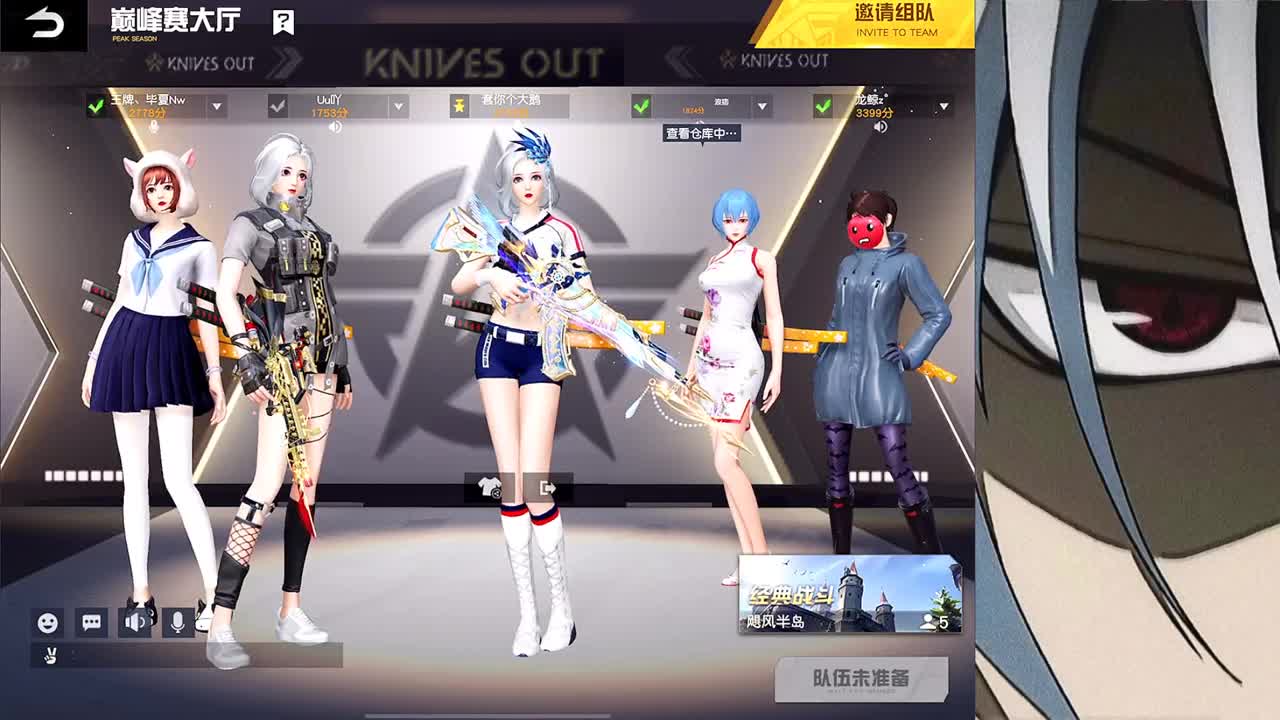Toggle ready checkmark for player 王牌、毕夏Nw
Image resolution: width=1280 pixels, height=720 pixels.
click(97, 103)
